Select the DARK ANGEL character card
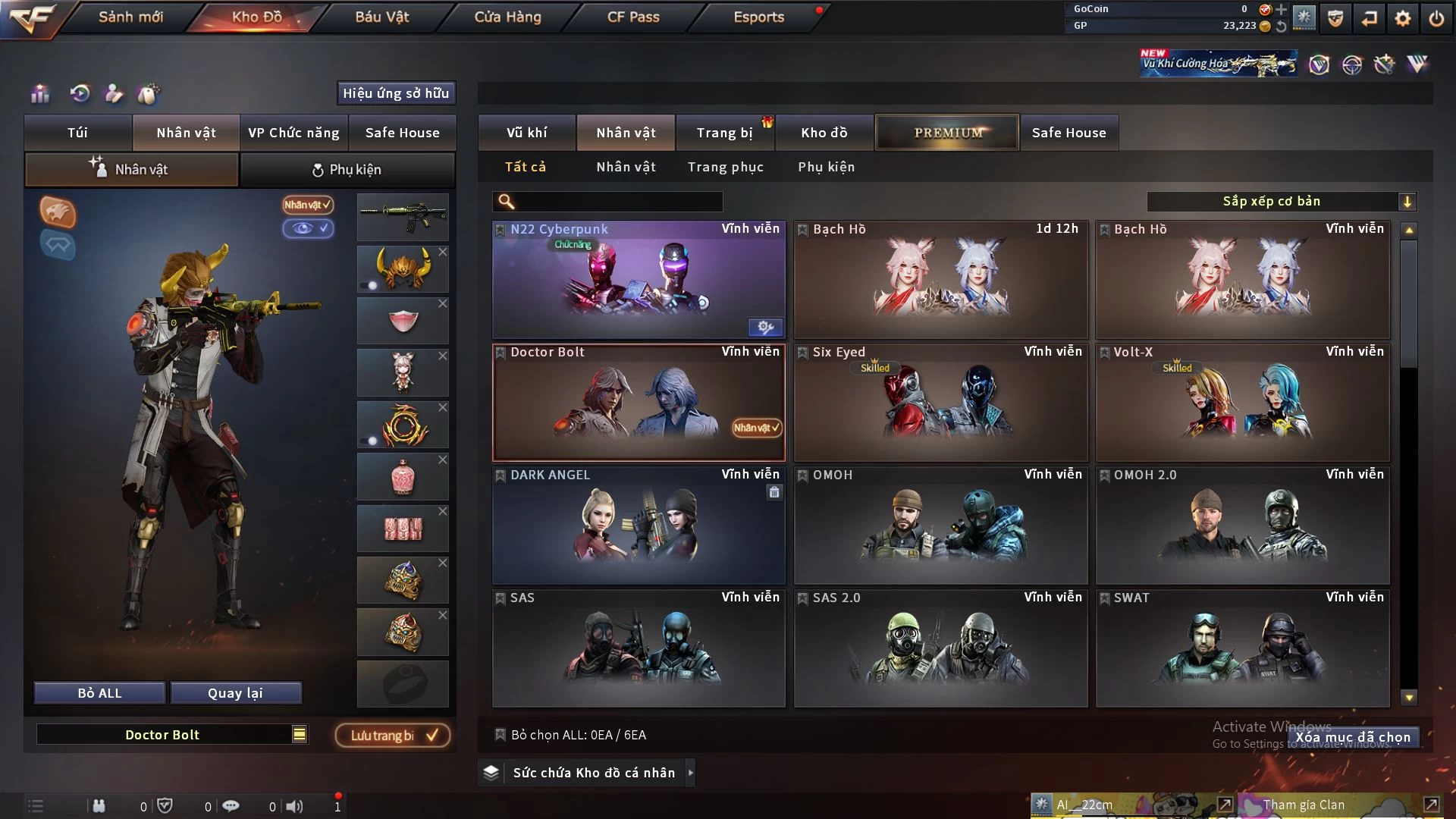 pyautogui.click(x=639, y=525)
